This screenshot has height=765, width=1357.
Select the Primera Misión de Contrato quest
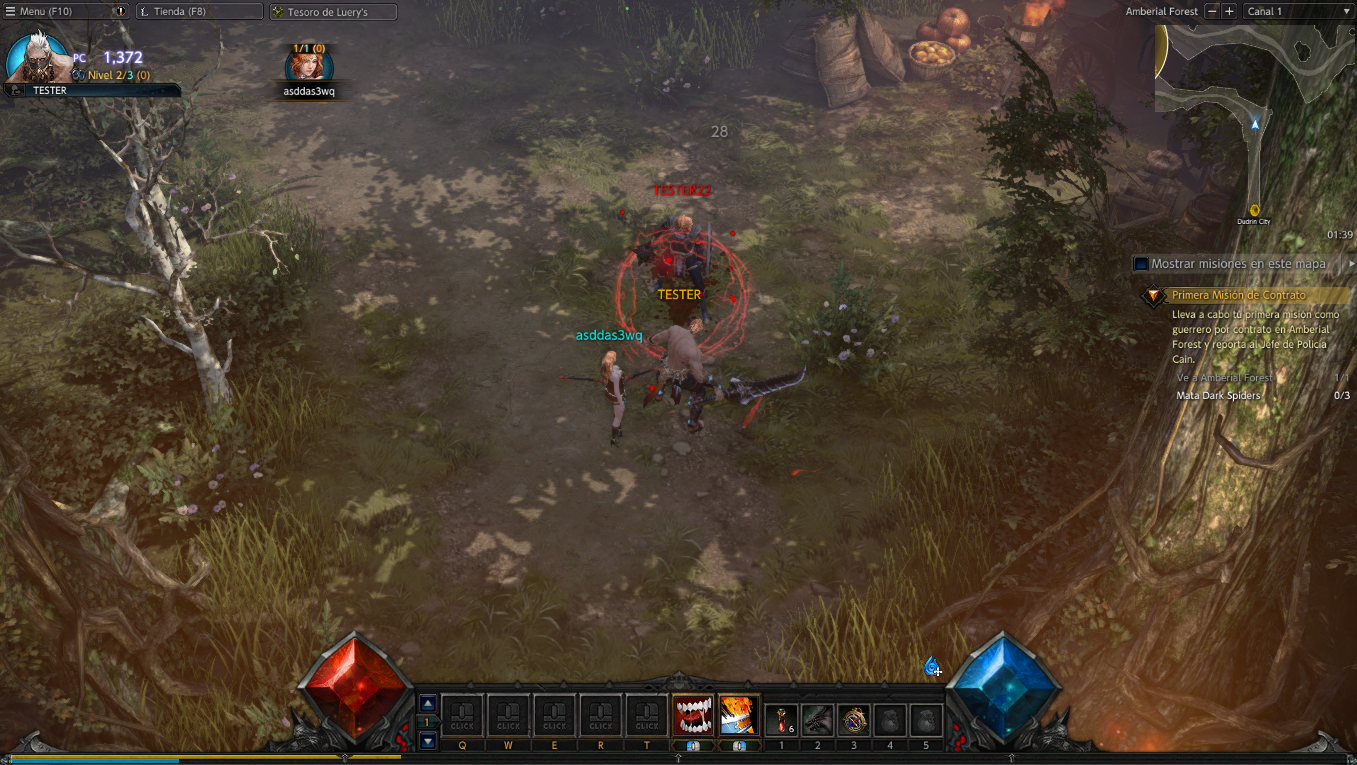[x=1238, y=296]
